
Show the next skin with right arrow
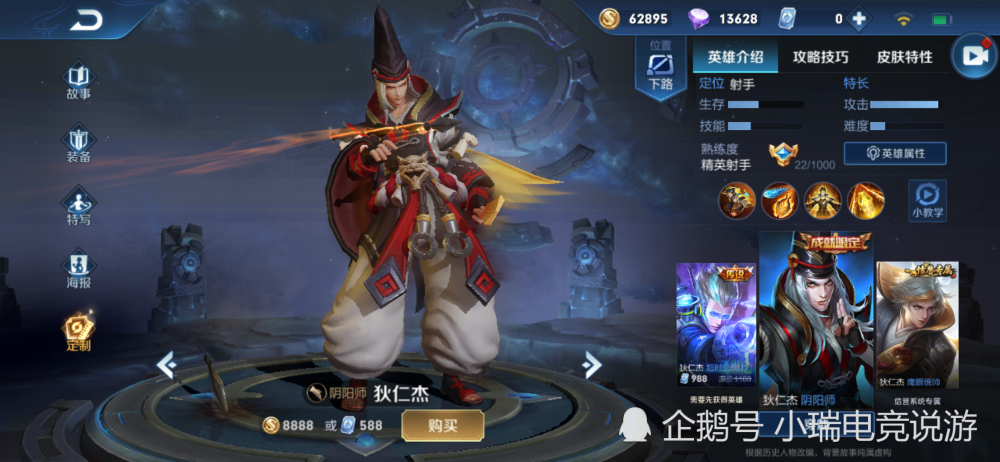pos(592,365)
